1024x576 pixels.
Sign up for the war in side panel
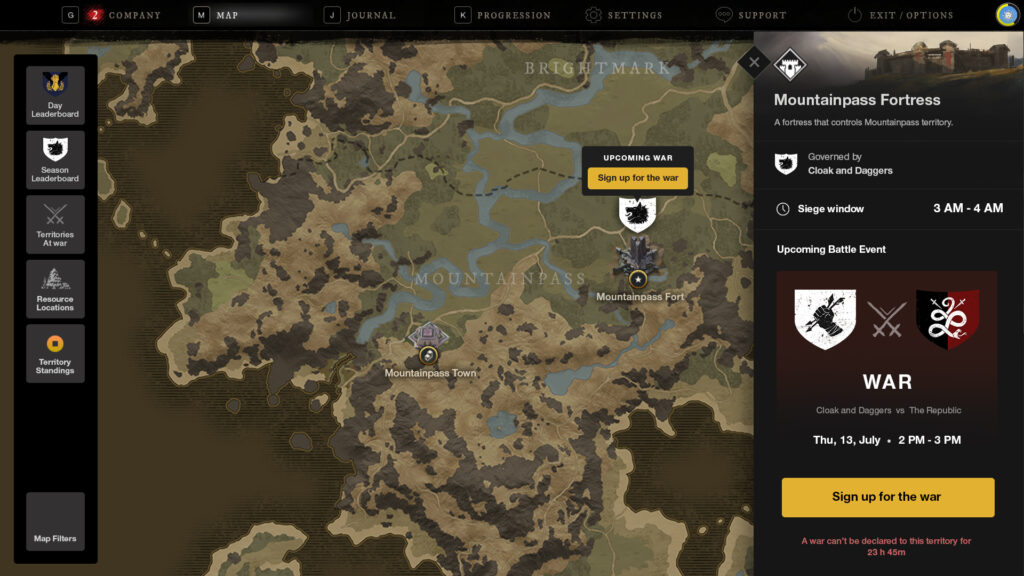(x=887, y=497)
